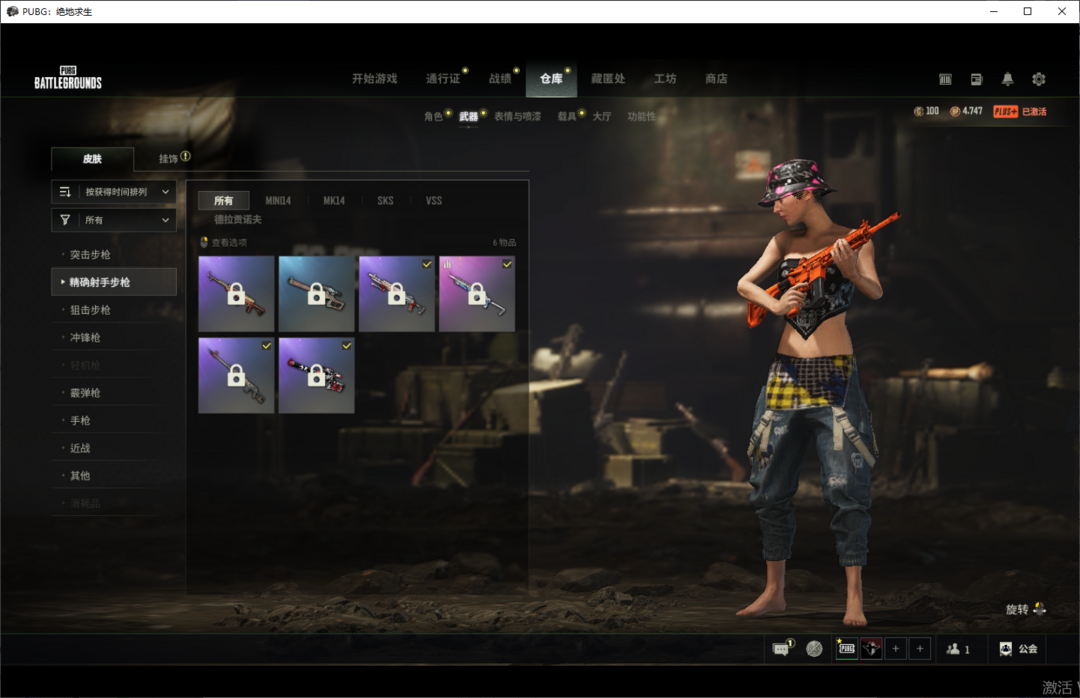Open the 公会 guild panel
The image size is (1080, 698).
coord(1018,649)
